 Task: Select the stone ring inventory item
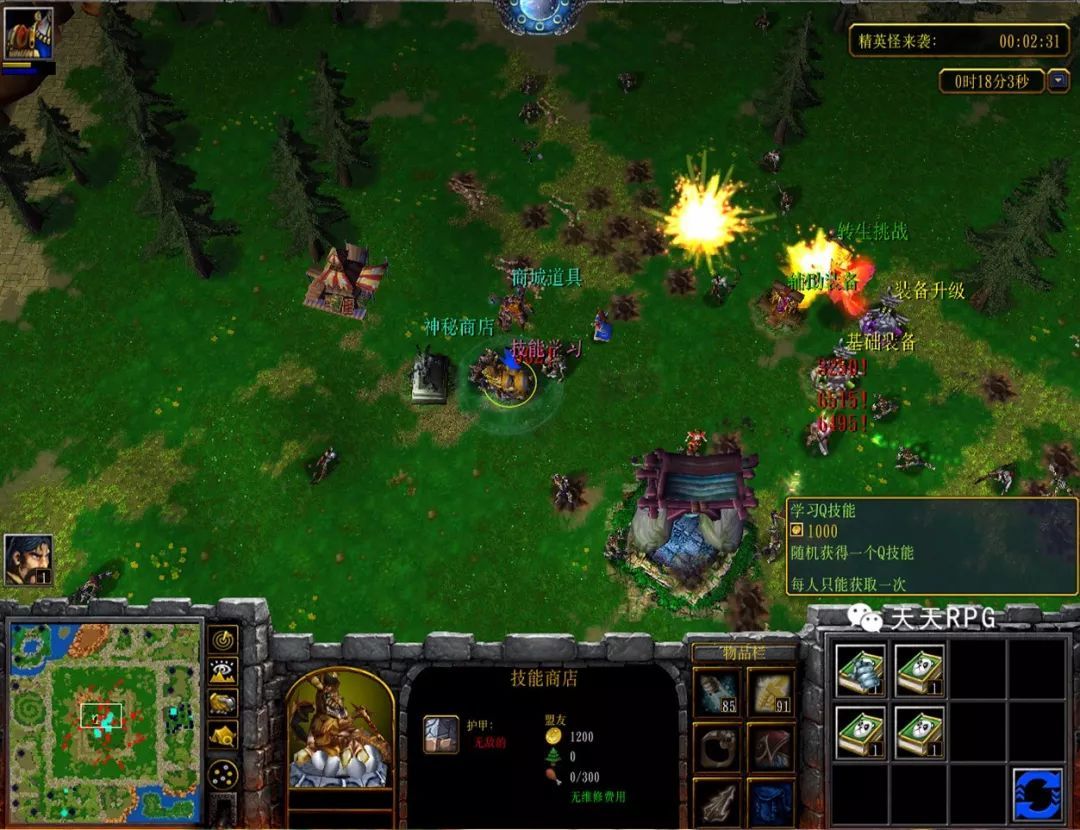click(x=718, y=747)
